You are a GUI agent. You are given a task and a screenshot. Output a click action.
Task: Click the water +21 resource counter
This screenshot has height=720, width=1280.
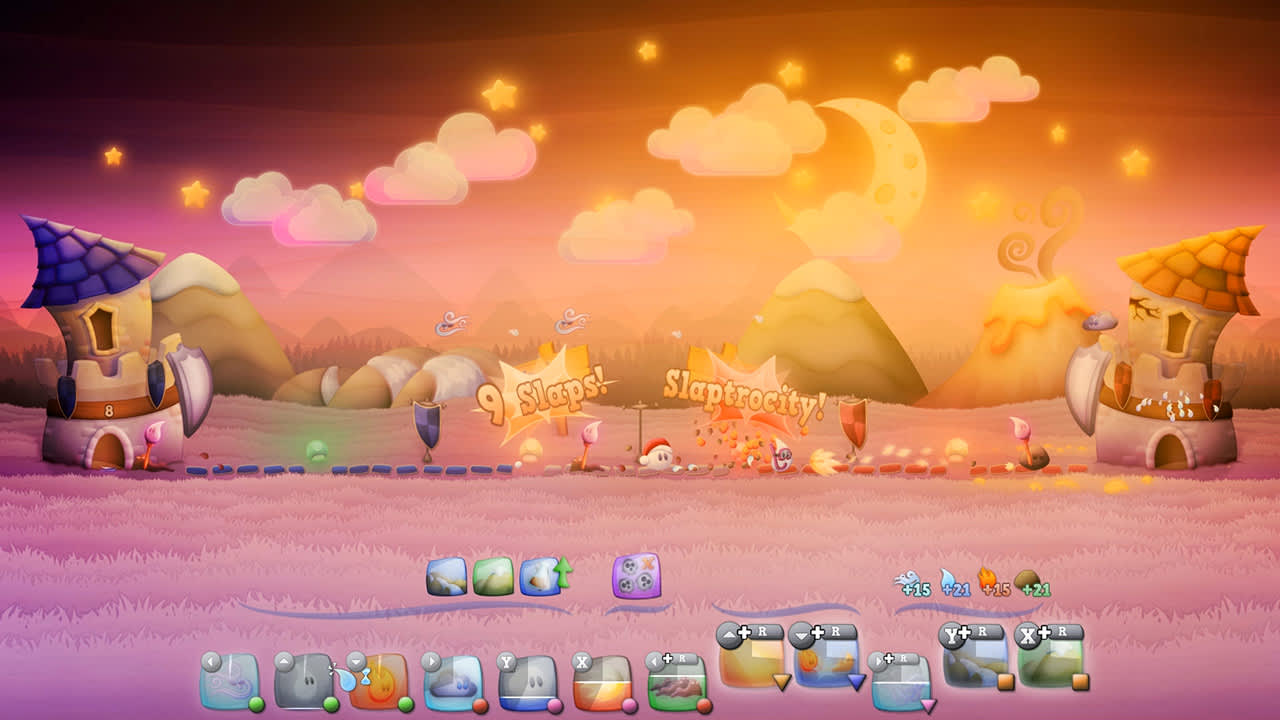click(956, 589)
